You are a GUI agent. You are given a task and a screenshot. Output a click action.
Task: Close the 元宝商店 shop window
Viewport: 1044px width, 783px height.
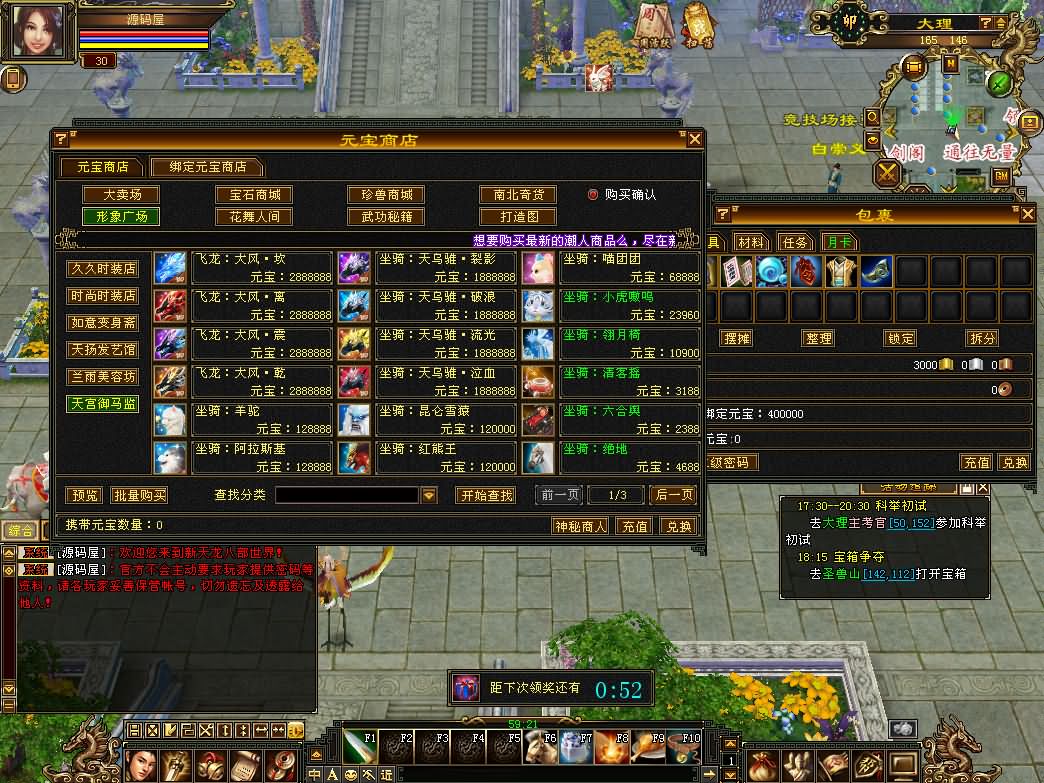[695, 139]
